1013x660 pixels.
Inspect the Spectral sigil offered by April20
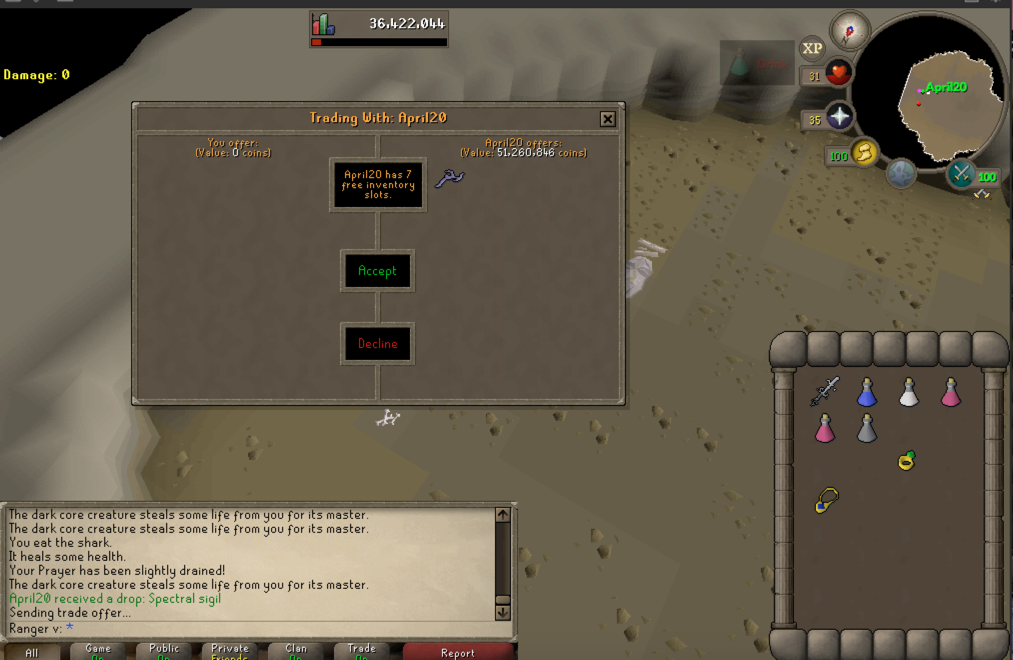point(449,179)
